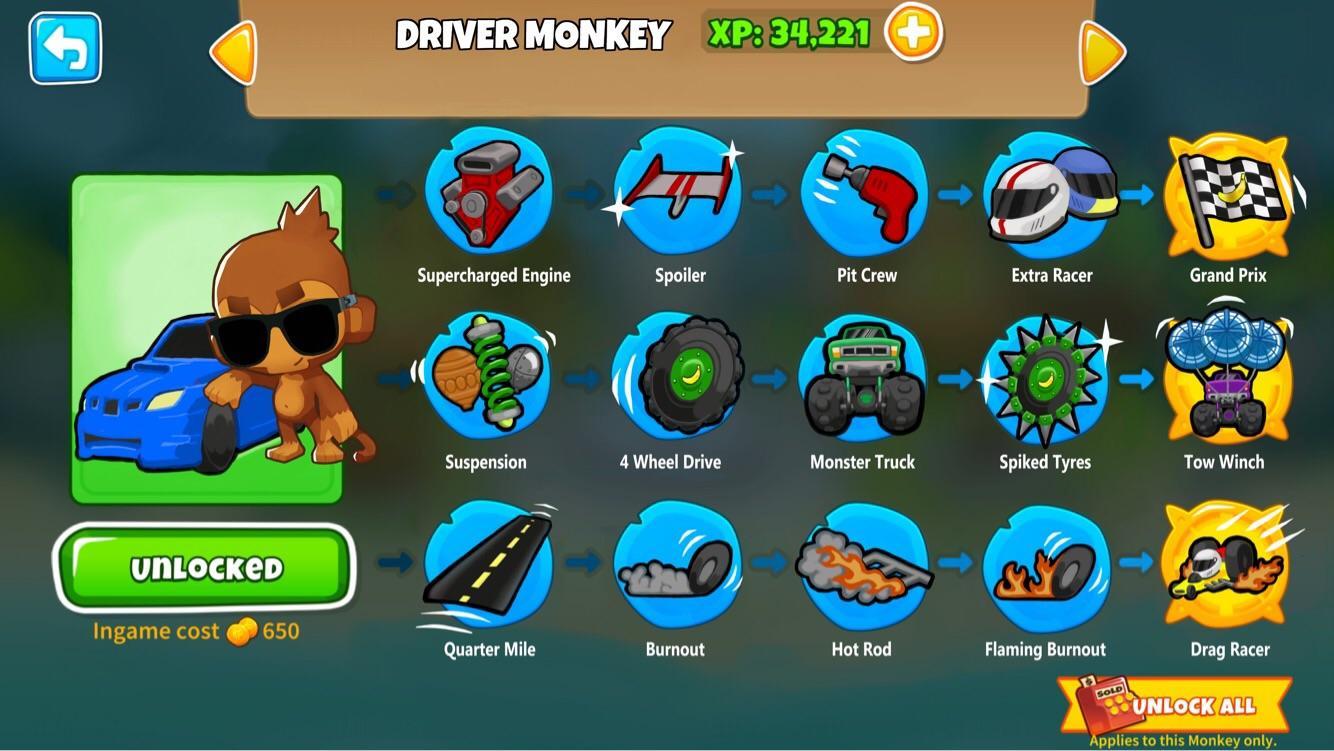
Task: Return to previous screen via back arrow
Action: pos(64,48)
